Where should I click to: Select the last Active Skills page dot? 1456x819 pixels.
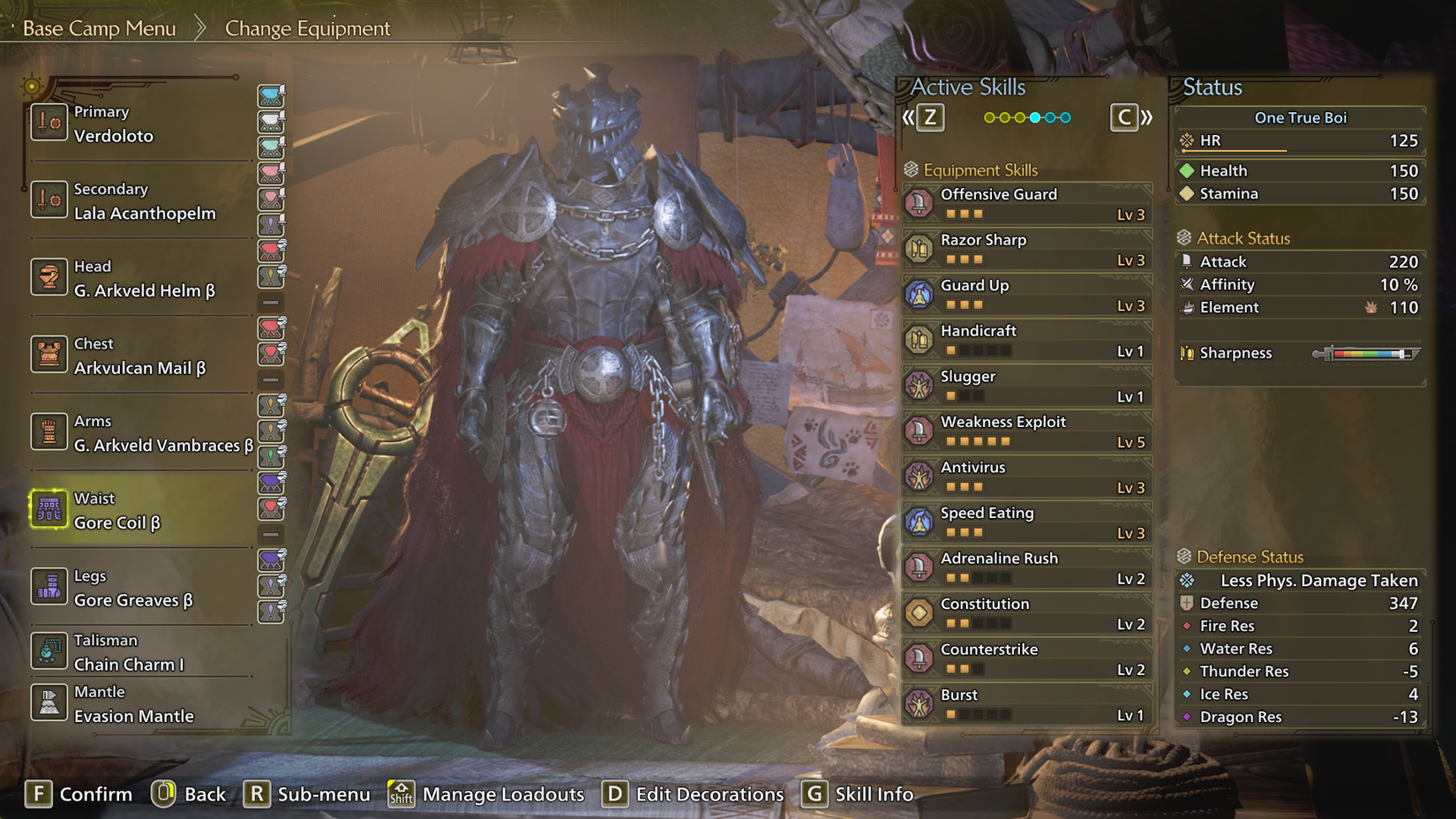point(1066,116)
